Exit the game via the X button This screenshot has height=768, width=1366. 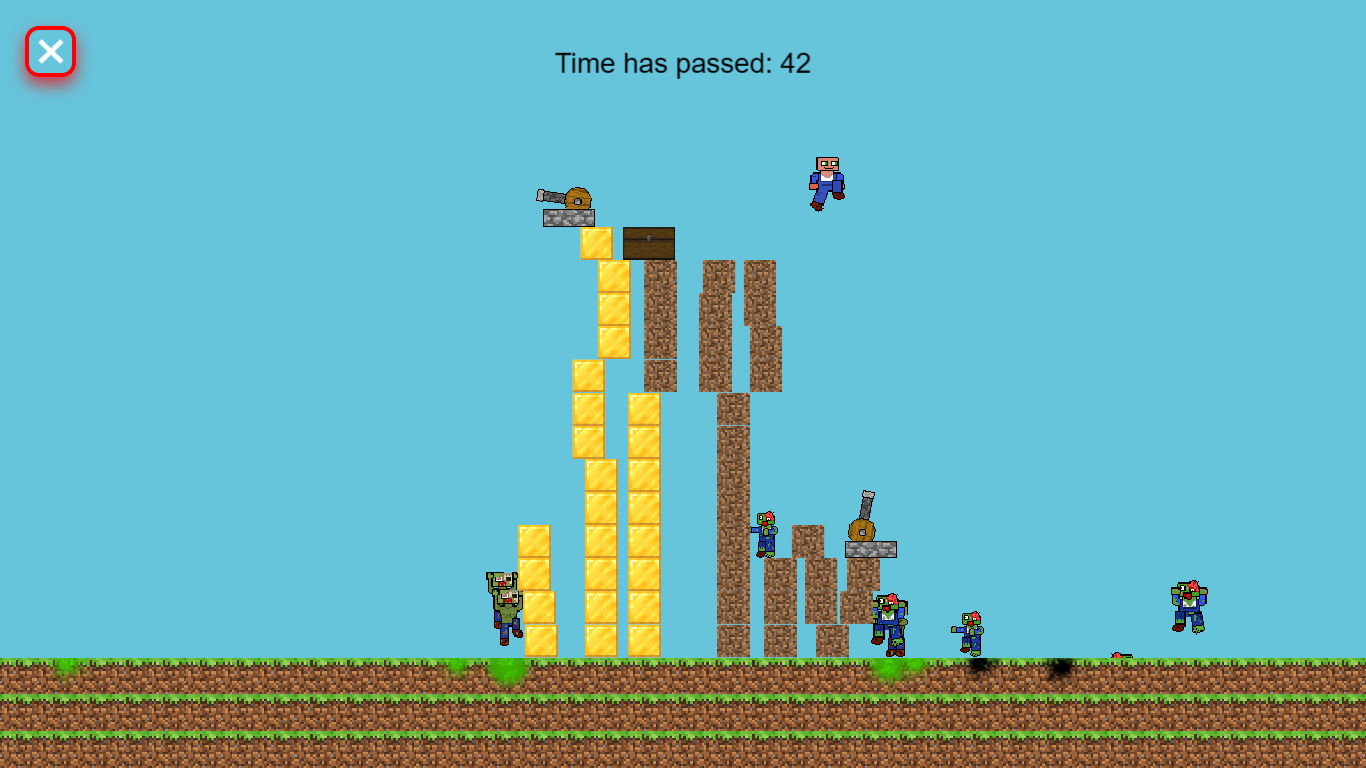click(x=49, y=51)
